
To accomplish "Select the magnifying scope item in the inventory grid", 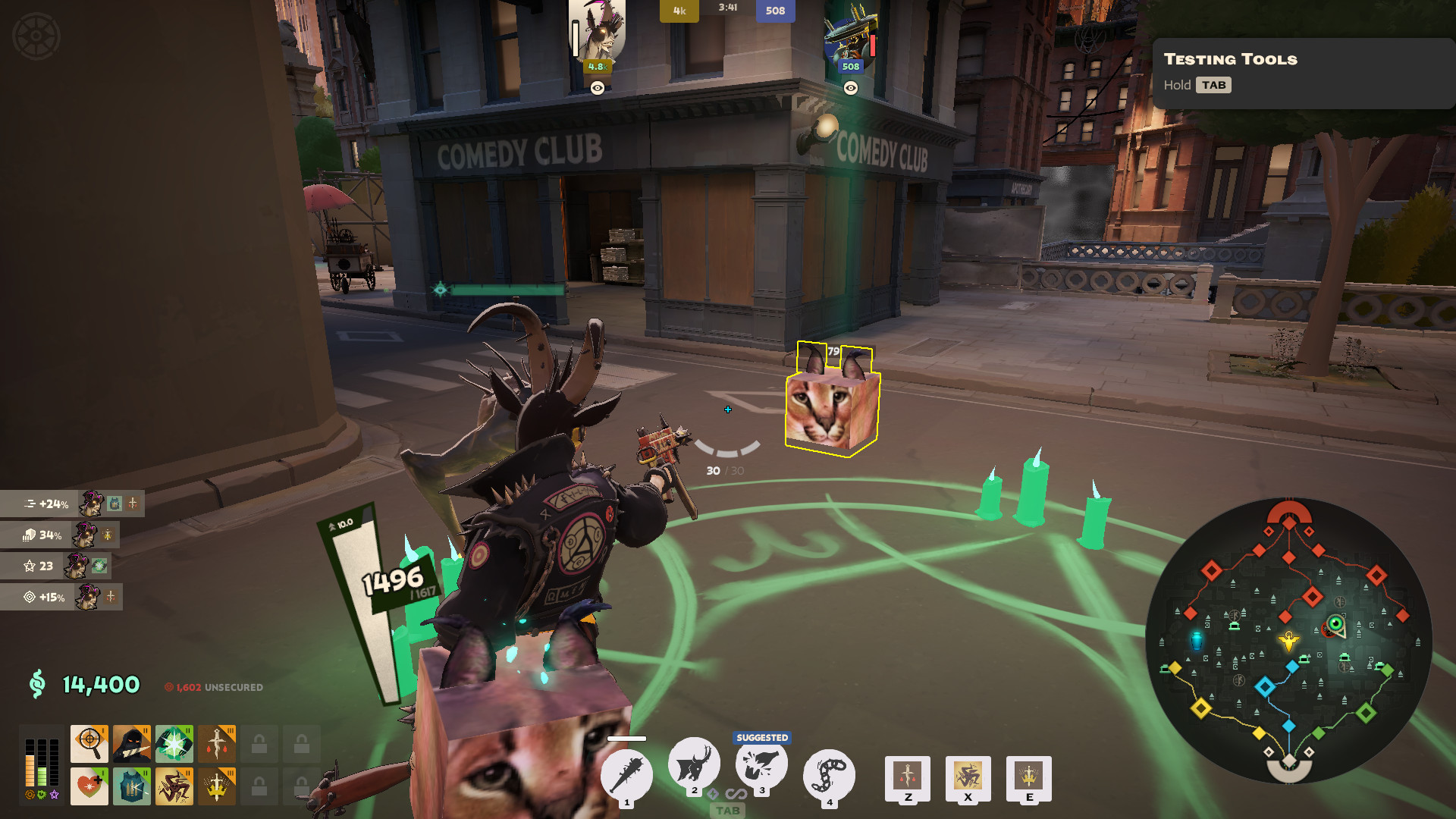I will (x=89, y=743).
